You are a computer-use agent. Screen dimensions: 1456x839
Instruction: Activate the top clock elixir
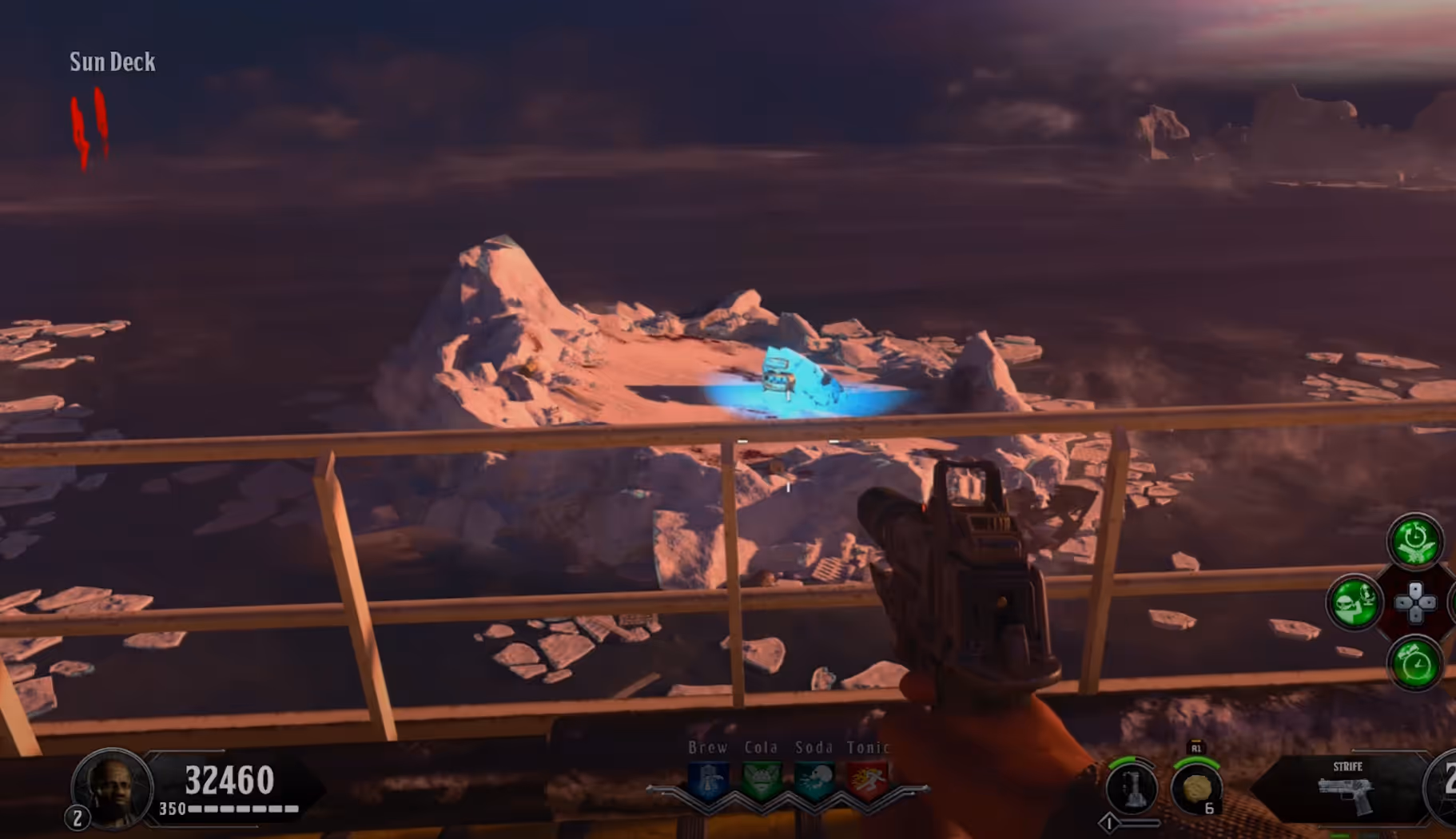pyautogui.click(x=1414, y=541)
